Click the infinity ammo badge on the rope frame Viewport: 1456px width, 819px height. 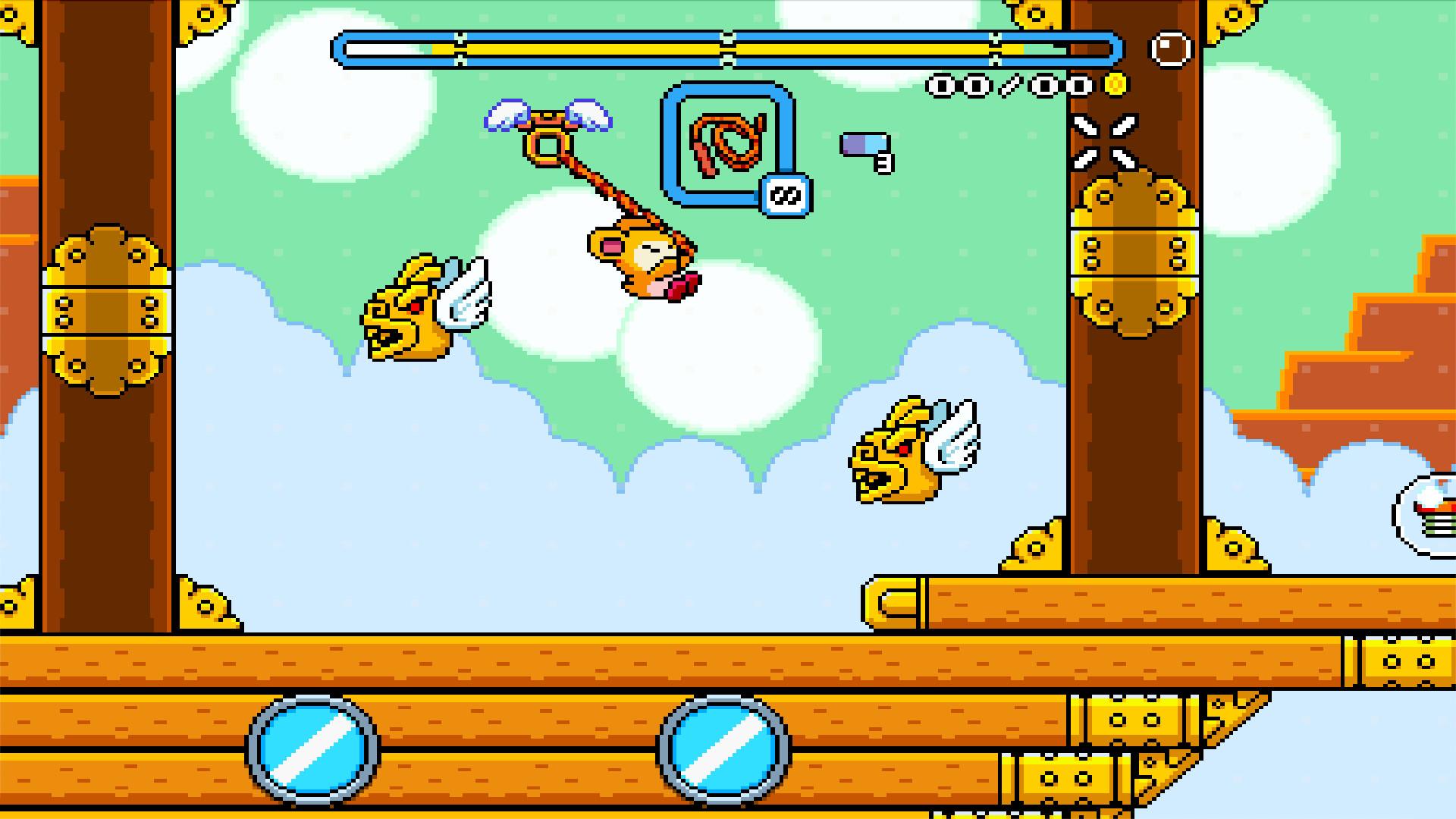pos(786,193)
